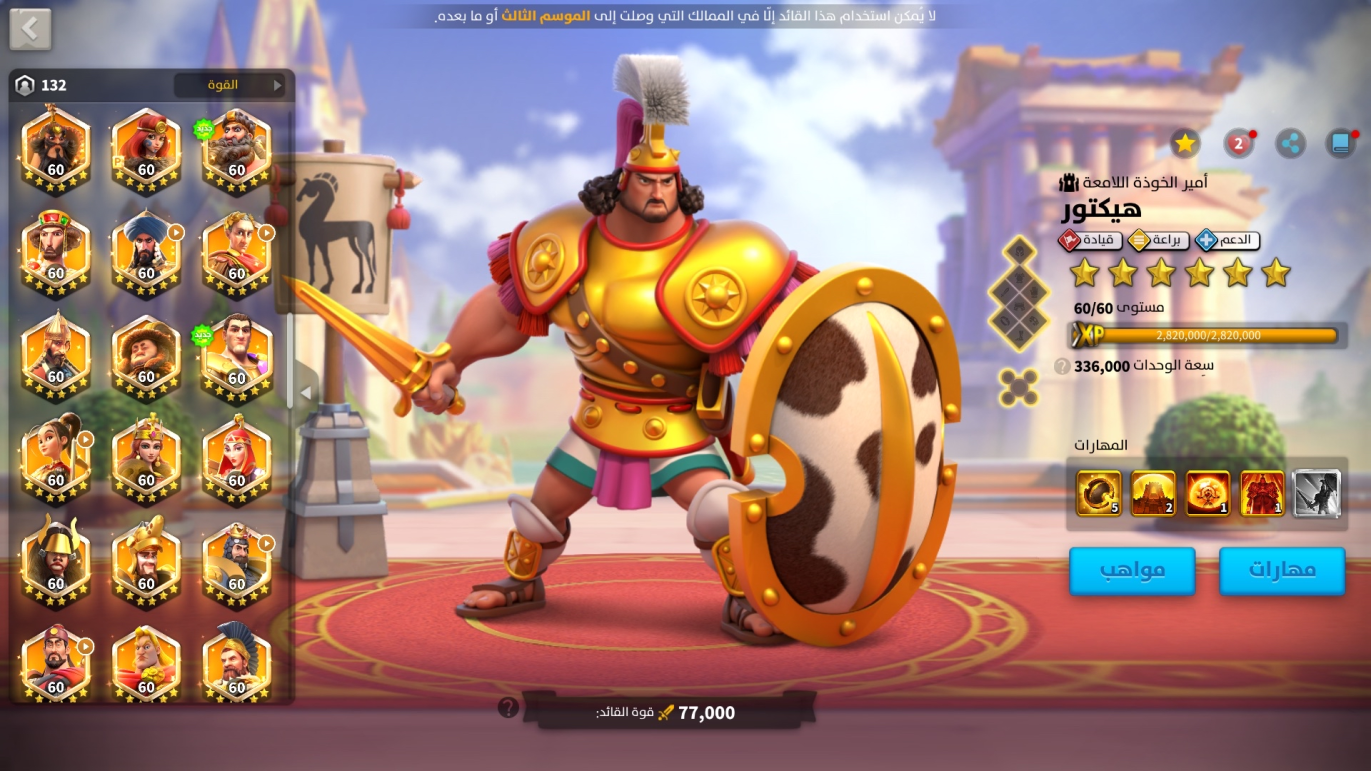This screenshot has width=1371, height=771.
Task: Choose the laurel-wreath Roman commander portrait
Action: coord(237,252)
